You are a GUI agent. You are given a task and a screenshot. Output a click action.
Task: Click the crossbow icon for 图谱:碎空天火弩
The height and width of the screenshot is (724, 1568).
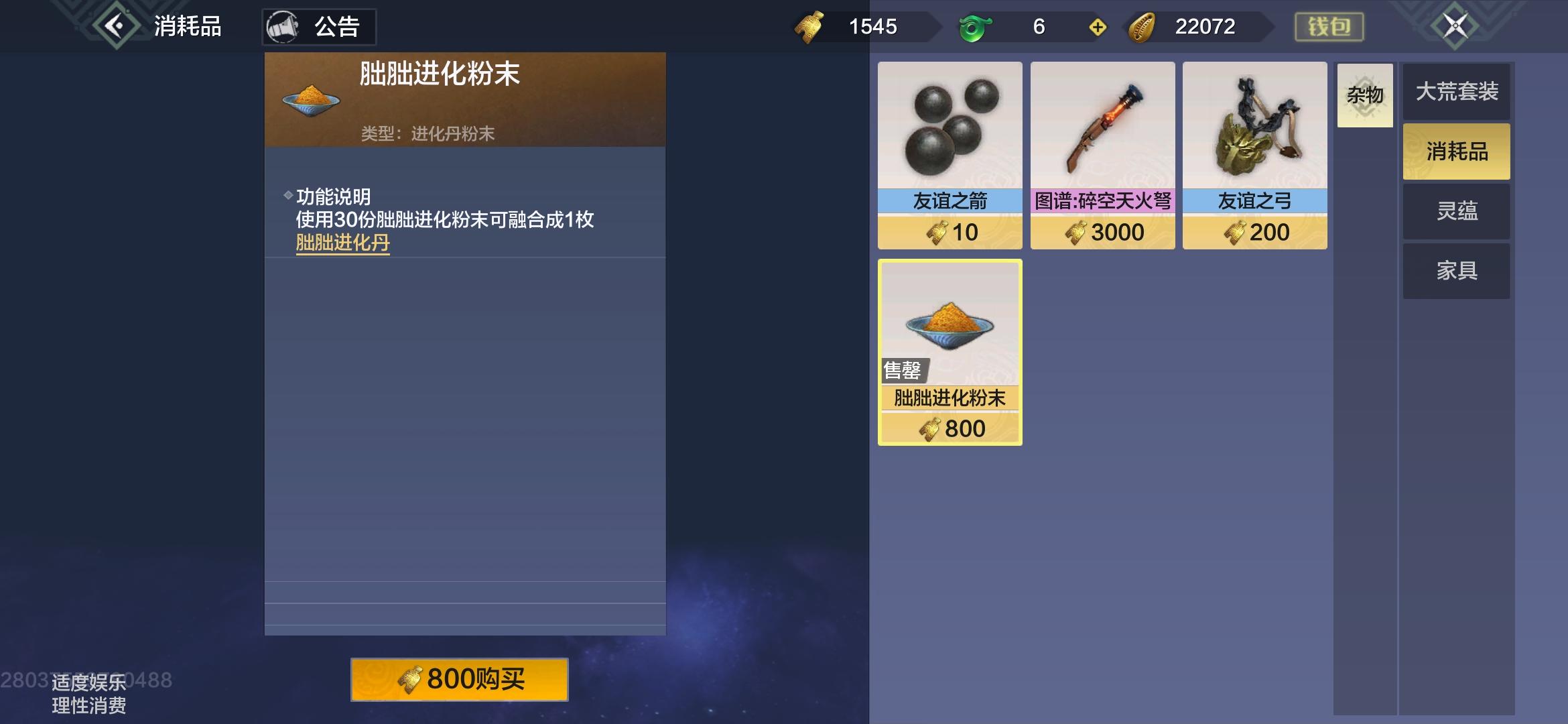click(x=1102, y=127)
